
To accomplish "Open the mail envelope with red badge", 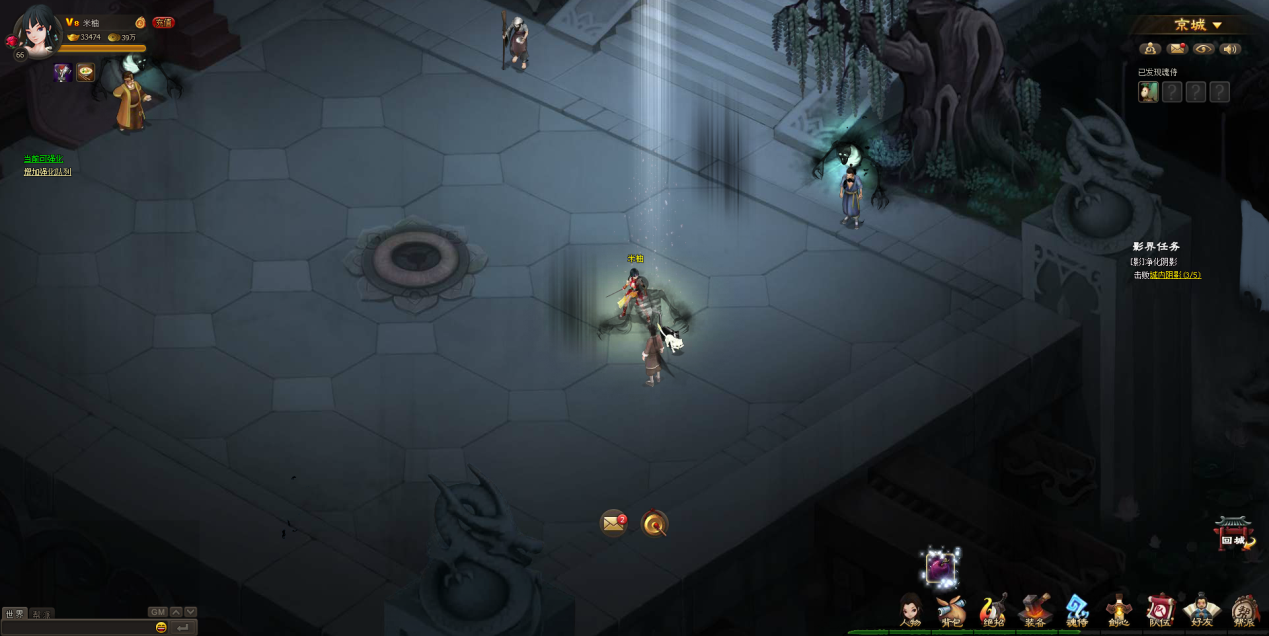I will pyautogui.click(x=613, y=523).
